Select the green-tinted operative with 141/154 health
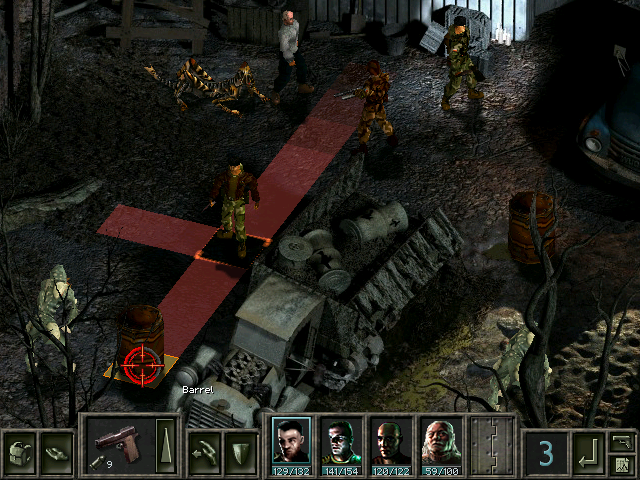640x480 pixels. [x=339, y=441]
